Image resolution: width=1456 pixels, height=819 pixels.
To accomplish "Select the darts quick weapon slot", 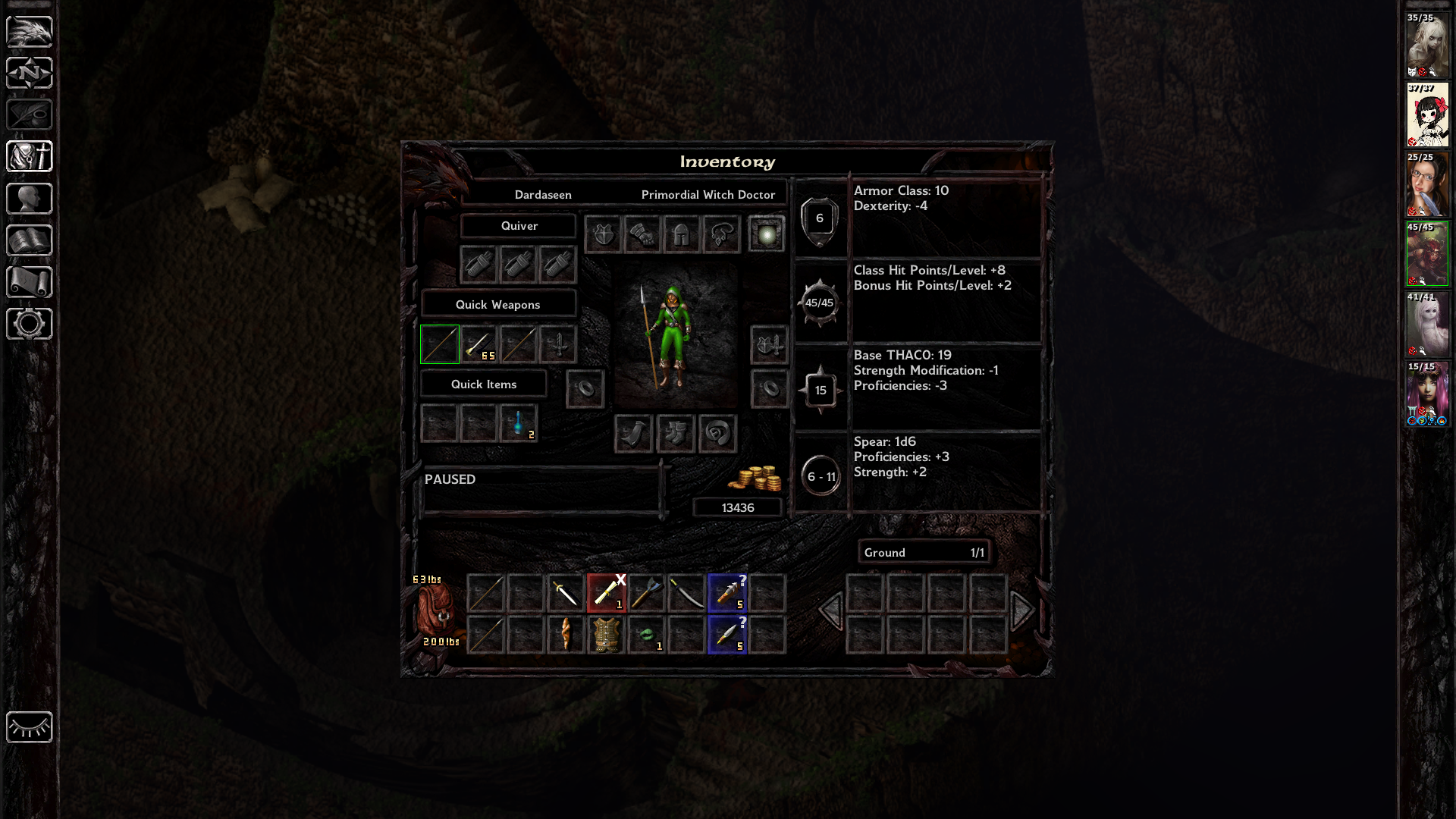I will tap(479, 344).
